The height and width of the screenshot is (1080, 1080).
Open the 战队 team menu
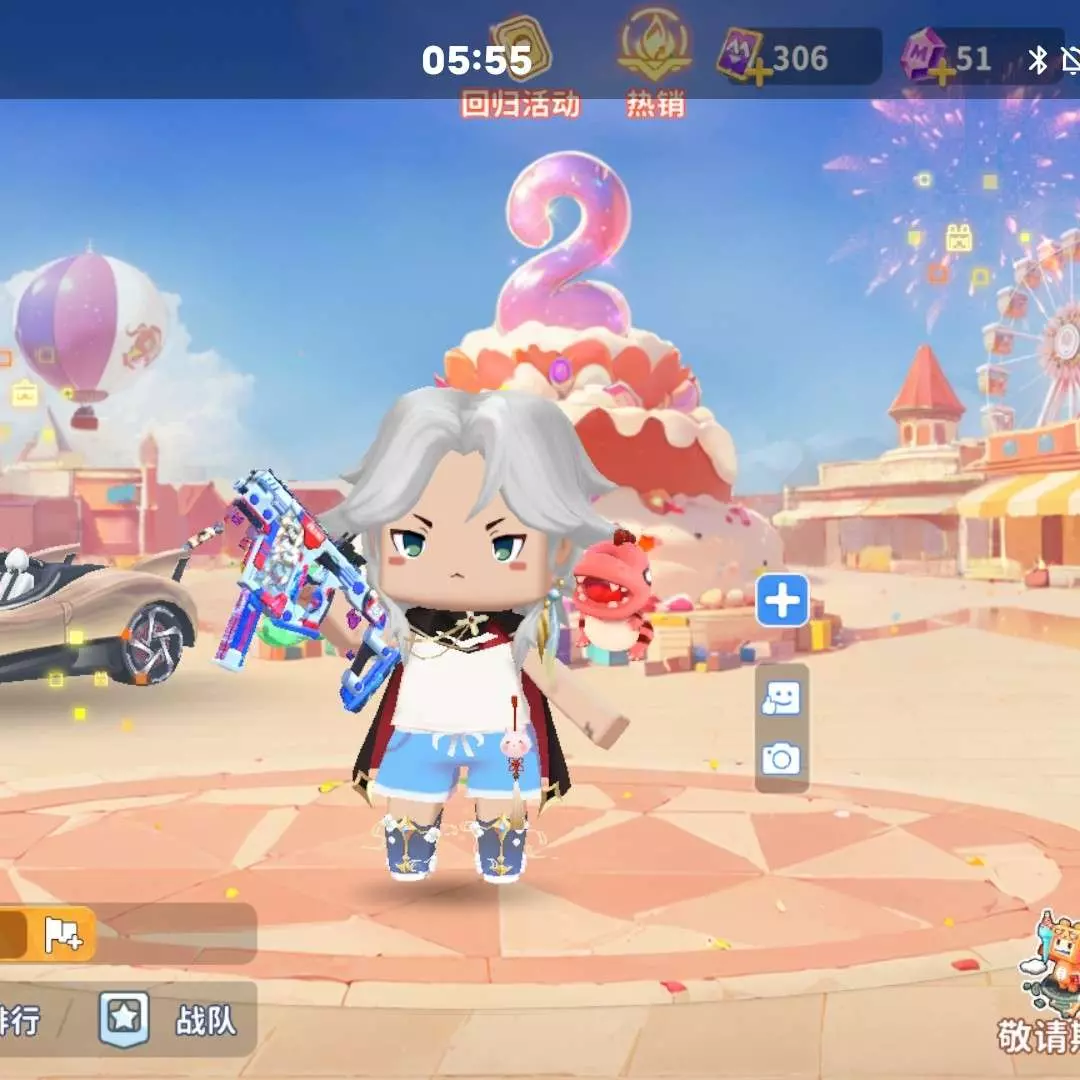[x=168, y=1019]
